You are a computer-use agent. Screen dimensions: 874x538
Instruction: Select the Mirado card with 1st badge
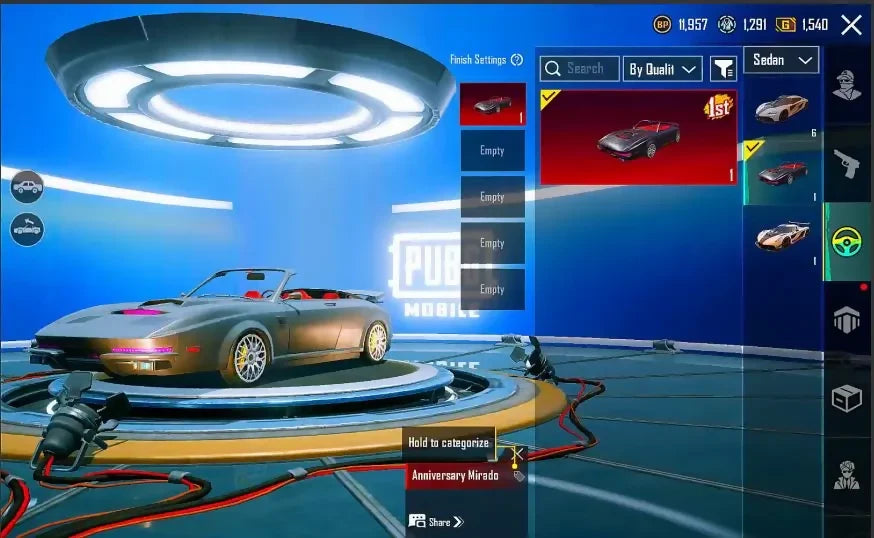click(638, 137)
